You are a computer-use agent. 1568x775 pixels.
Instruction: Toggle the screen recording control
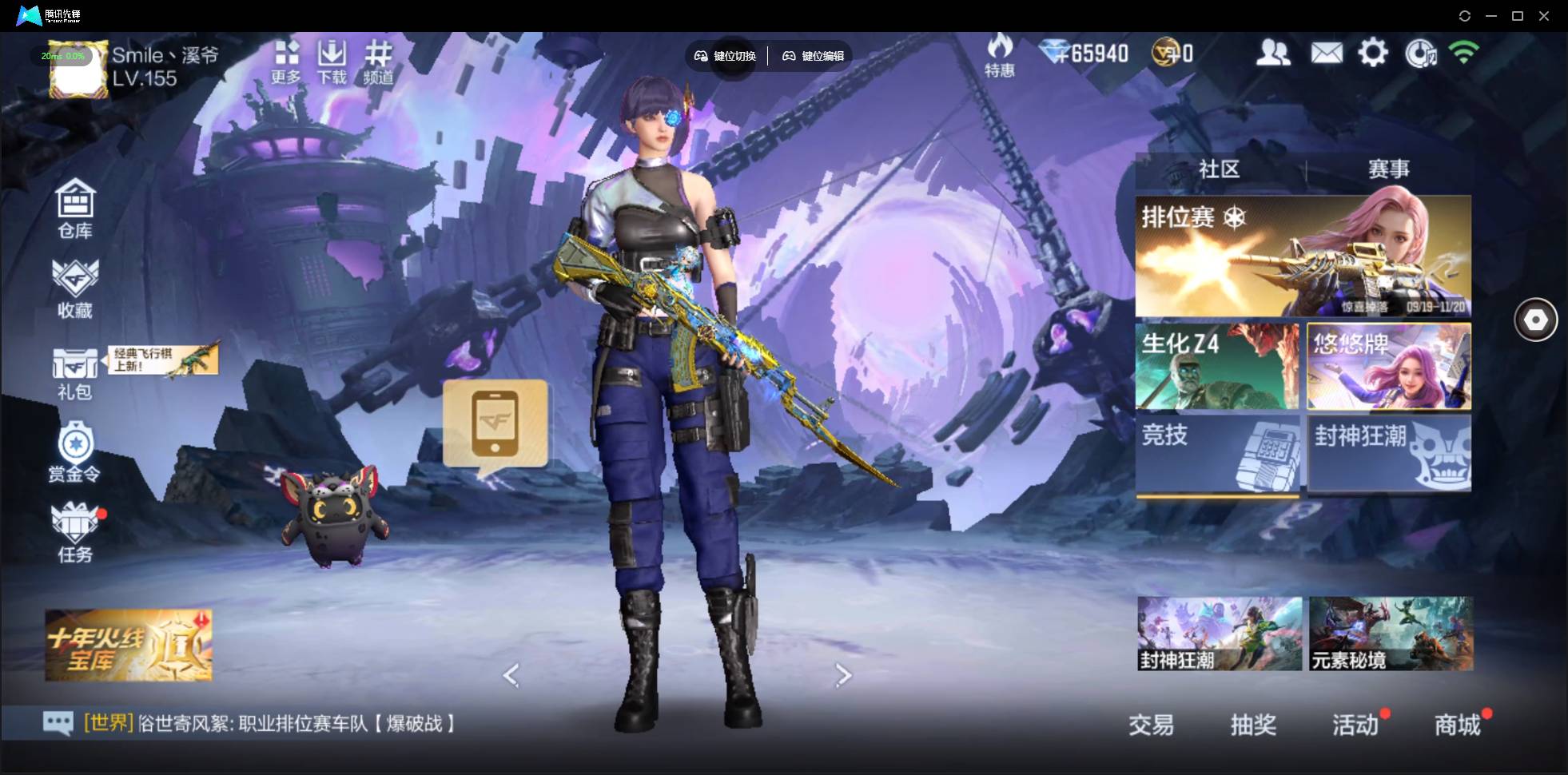(1421, 53)
